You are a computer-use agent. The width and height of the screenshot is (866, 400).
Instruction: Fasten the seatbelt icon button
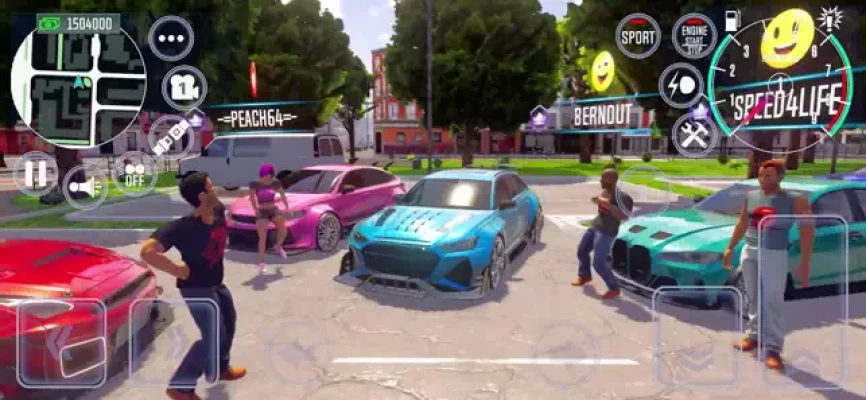pyautogui.click(x=171, y=136)
